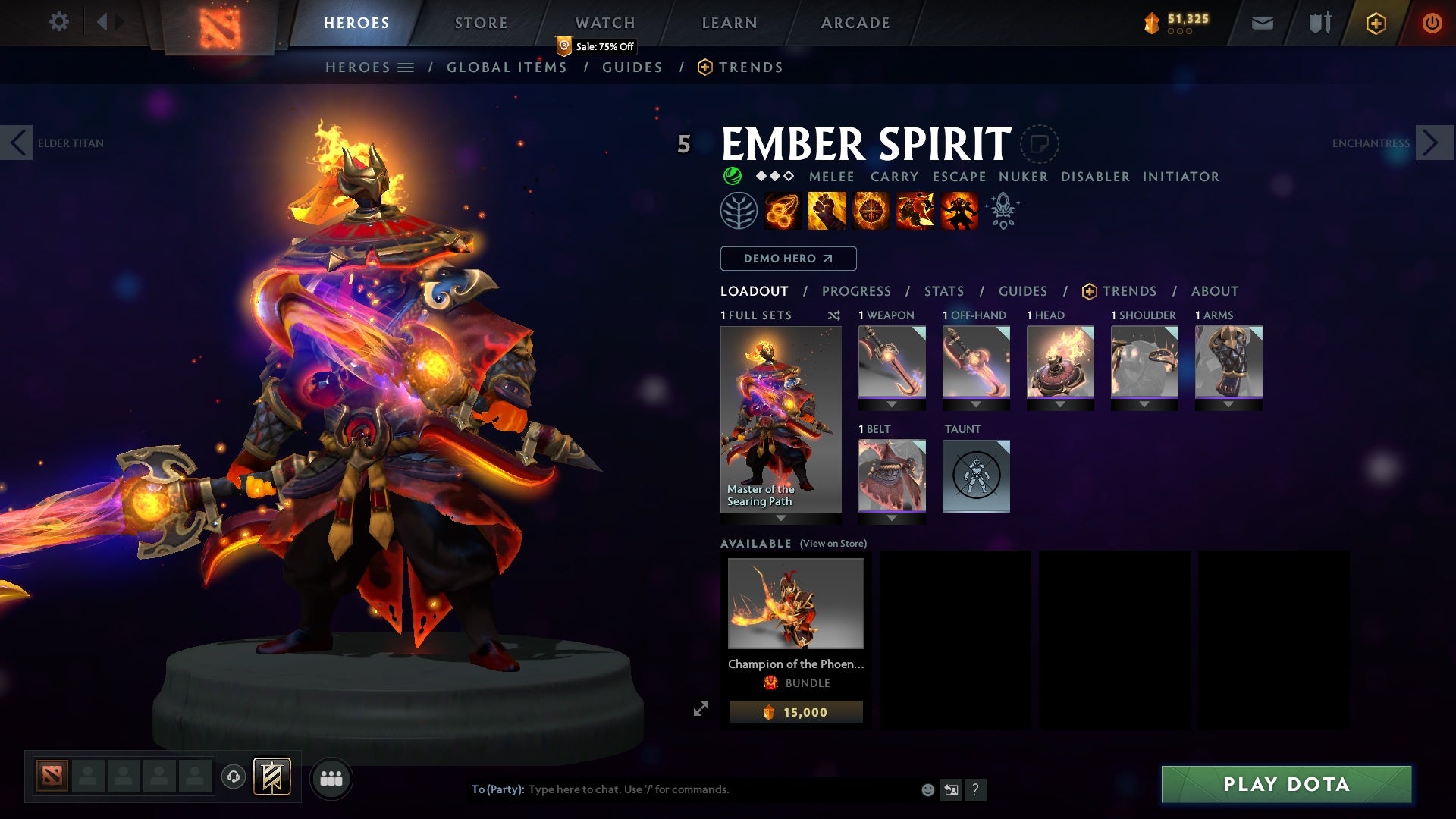
Task: Shuffle the Full Sets loadout
Action: tap(833, 315)
